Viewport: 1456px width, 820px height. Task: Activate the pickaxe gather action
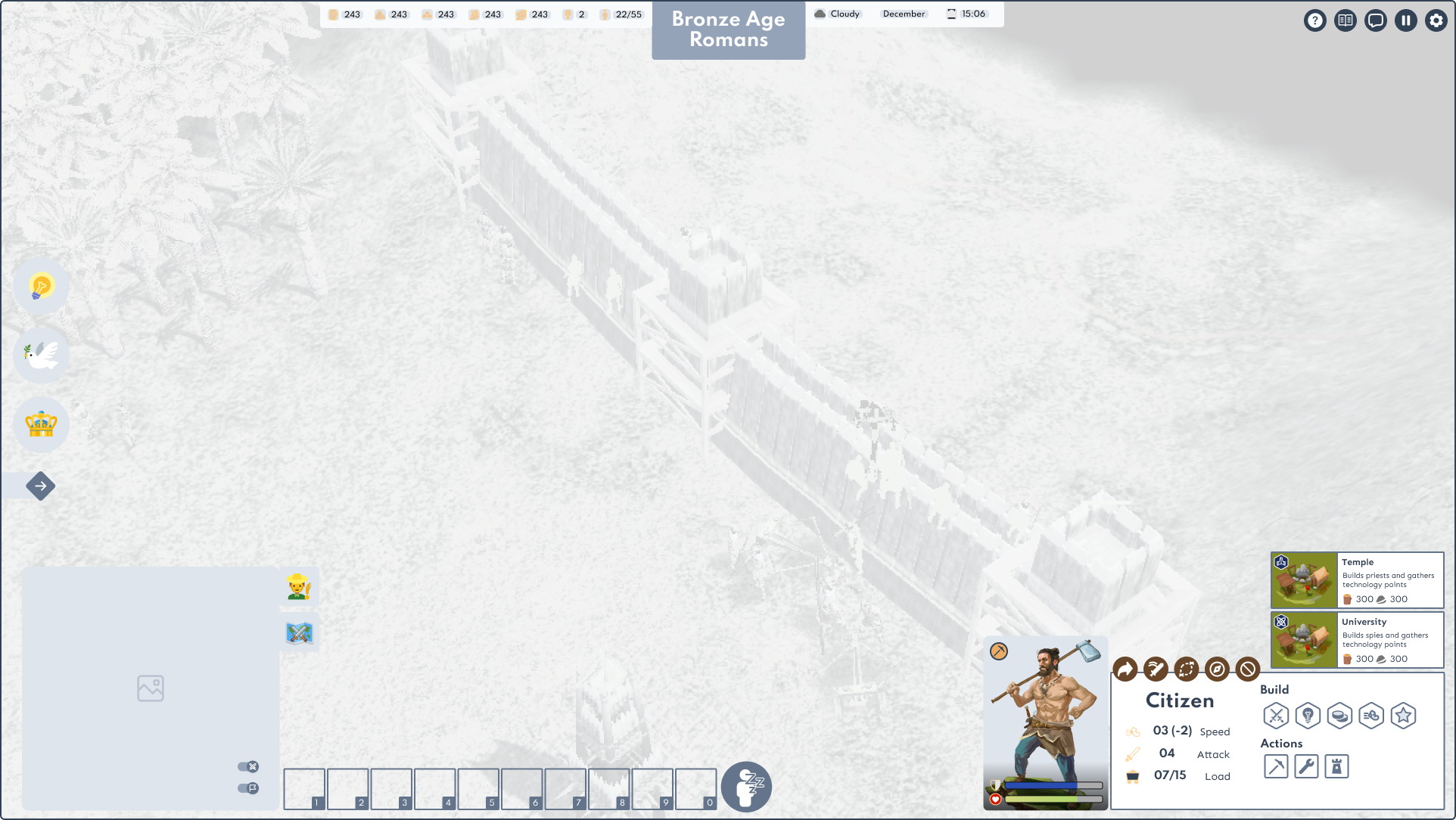click(1276, 766)
